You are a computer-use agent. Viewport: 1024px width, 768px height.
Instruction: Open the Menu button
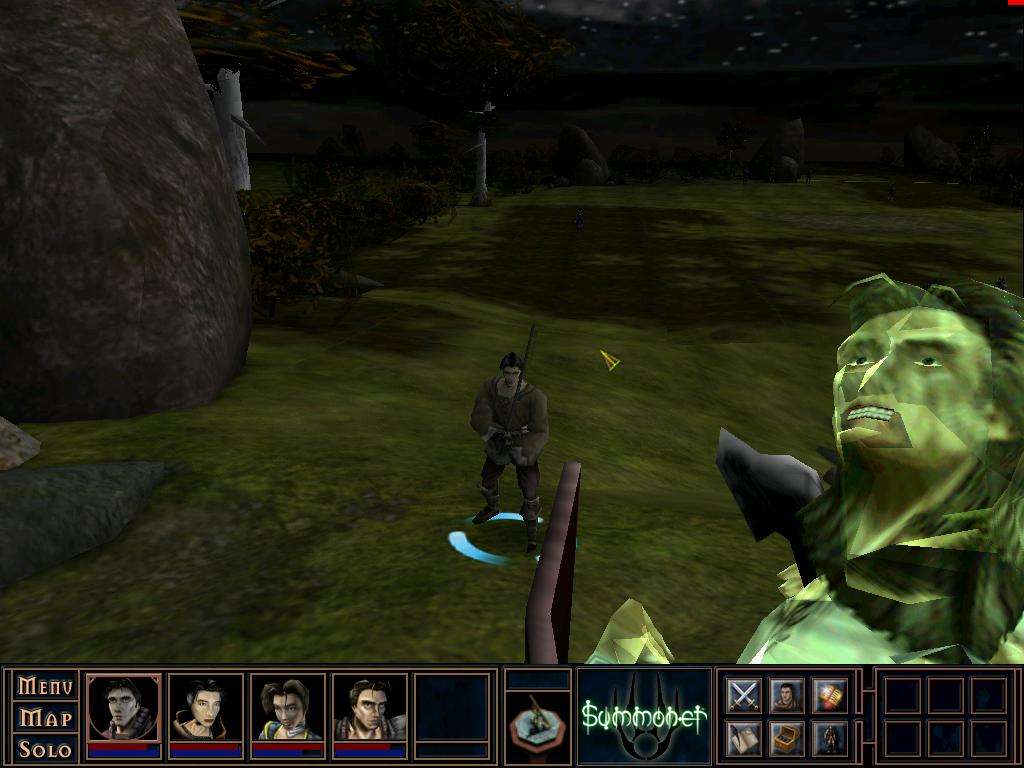(x=45, y=686)
